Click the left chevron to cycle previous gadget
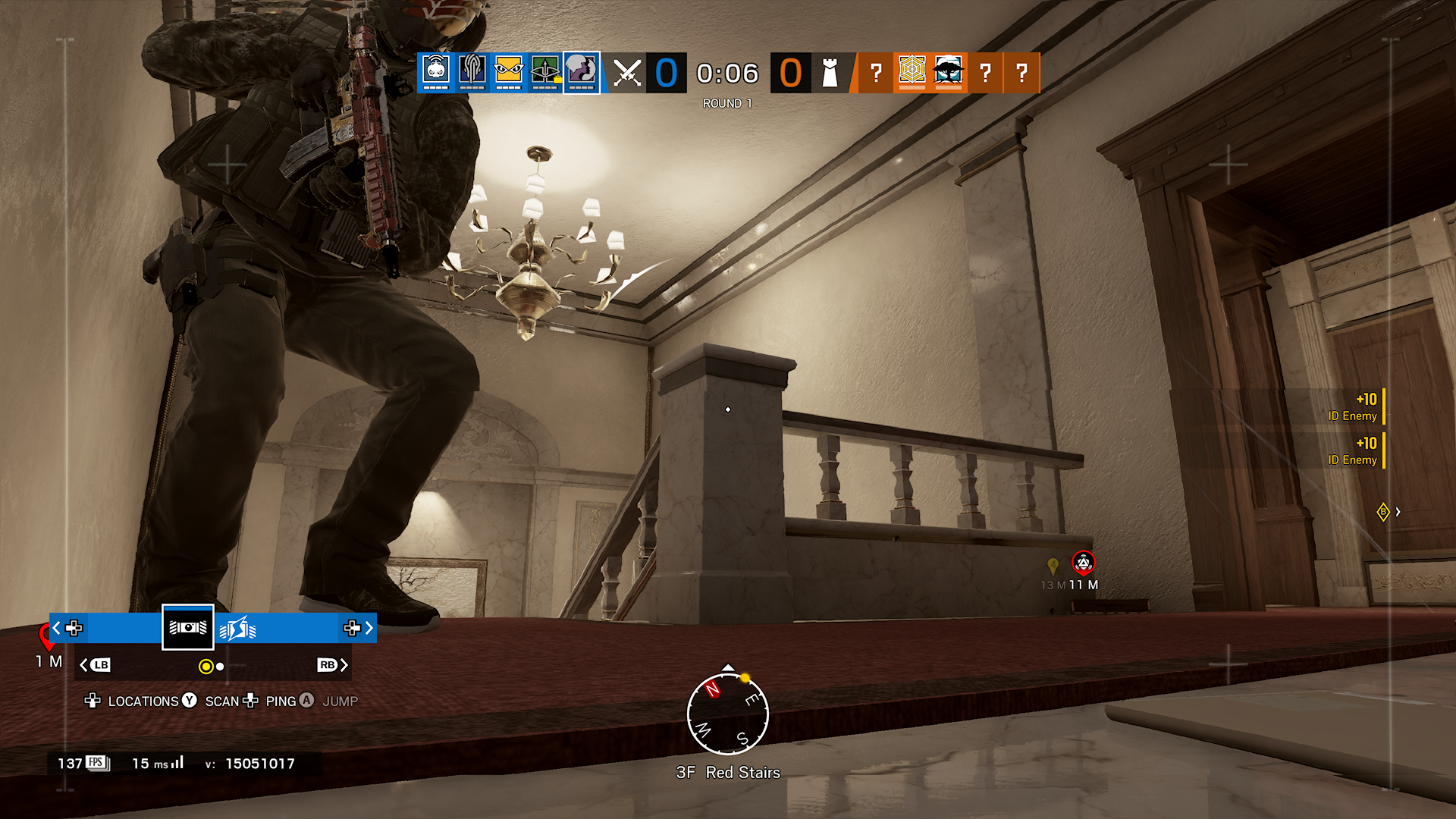 pos(55,629)
